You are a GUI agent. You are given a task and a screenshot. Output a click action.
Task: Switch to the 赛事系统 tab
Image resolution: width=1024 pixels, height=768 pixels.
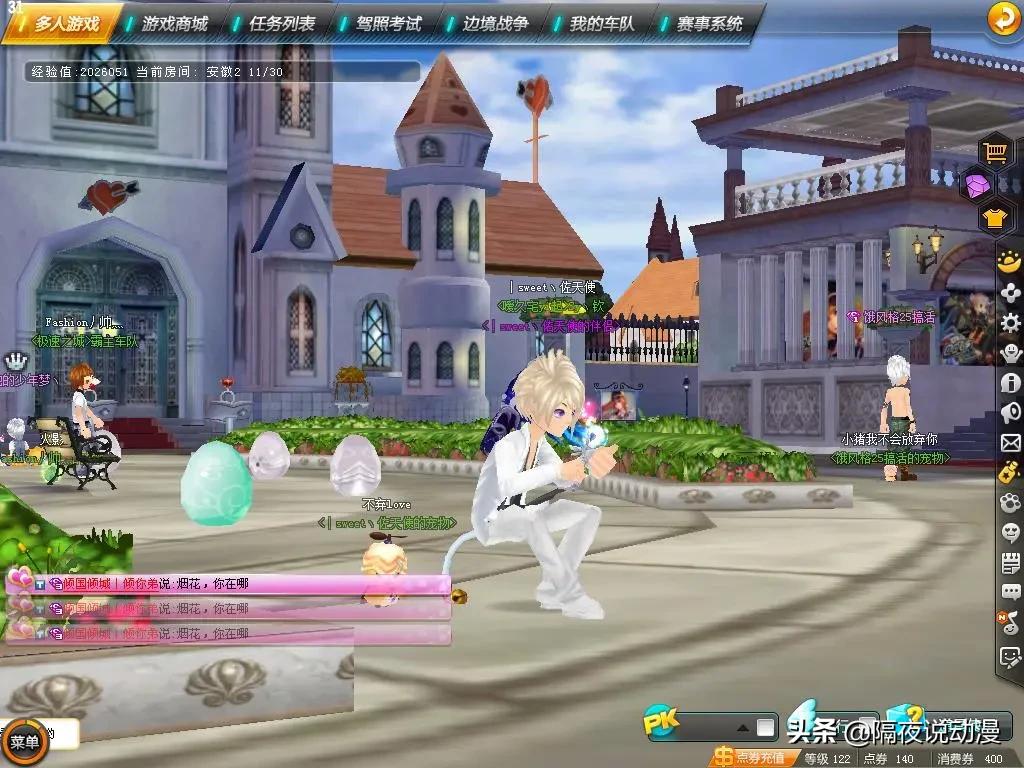click(x=709, y=23)
